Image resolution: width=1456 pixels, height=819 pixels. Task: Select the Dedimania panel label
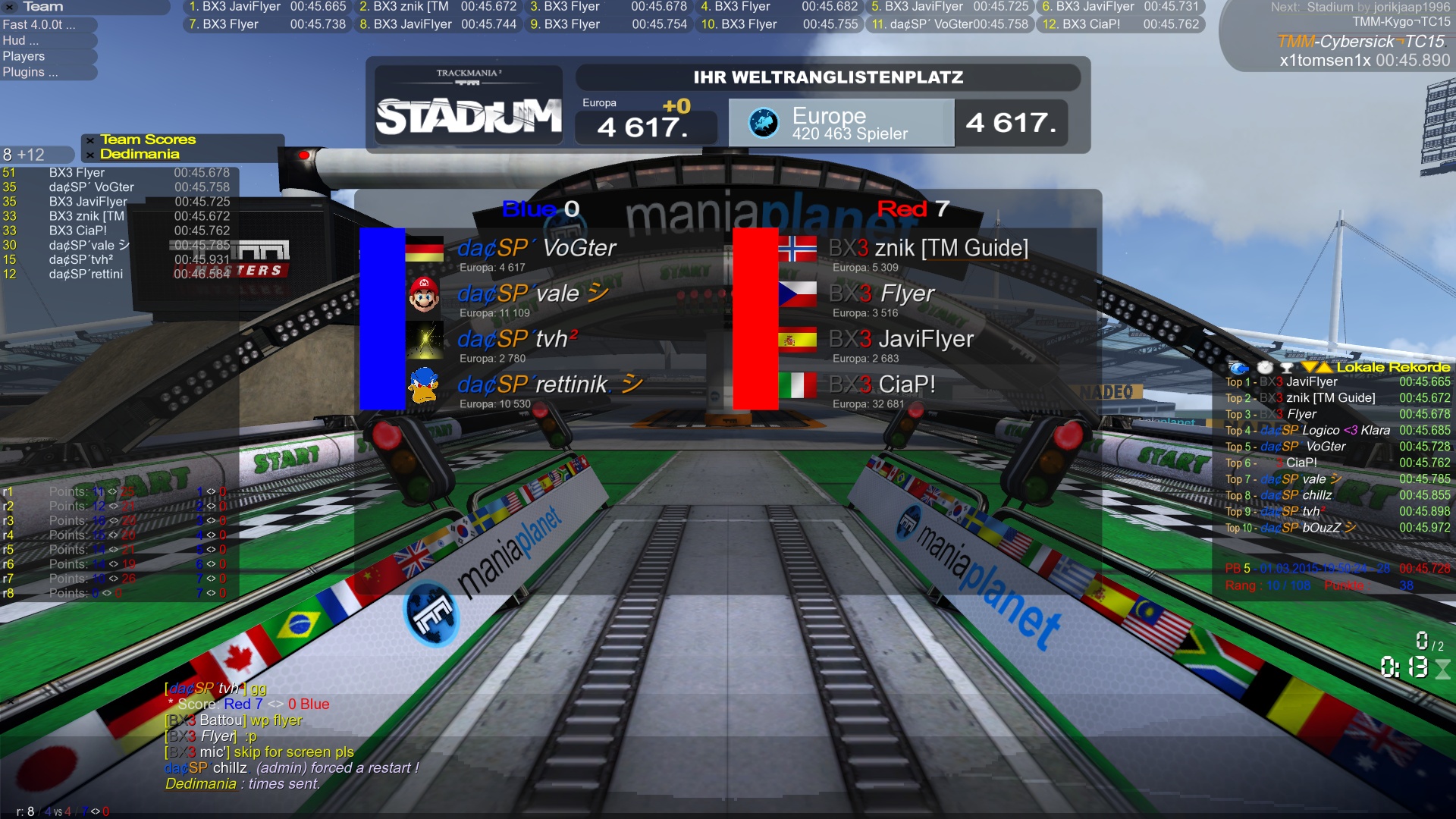pyautogui.click(x=140, y=155)
